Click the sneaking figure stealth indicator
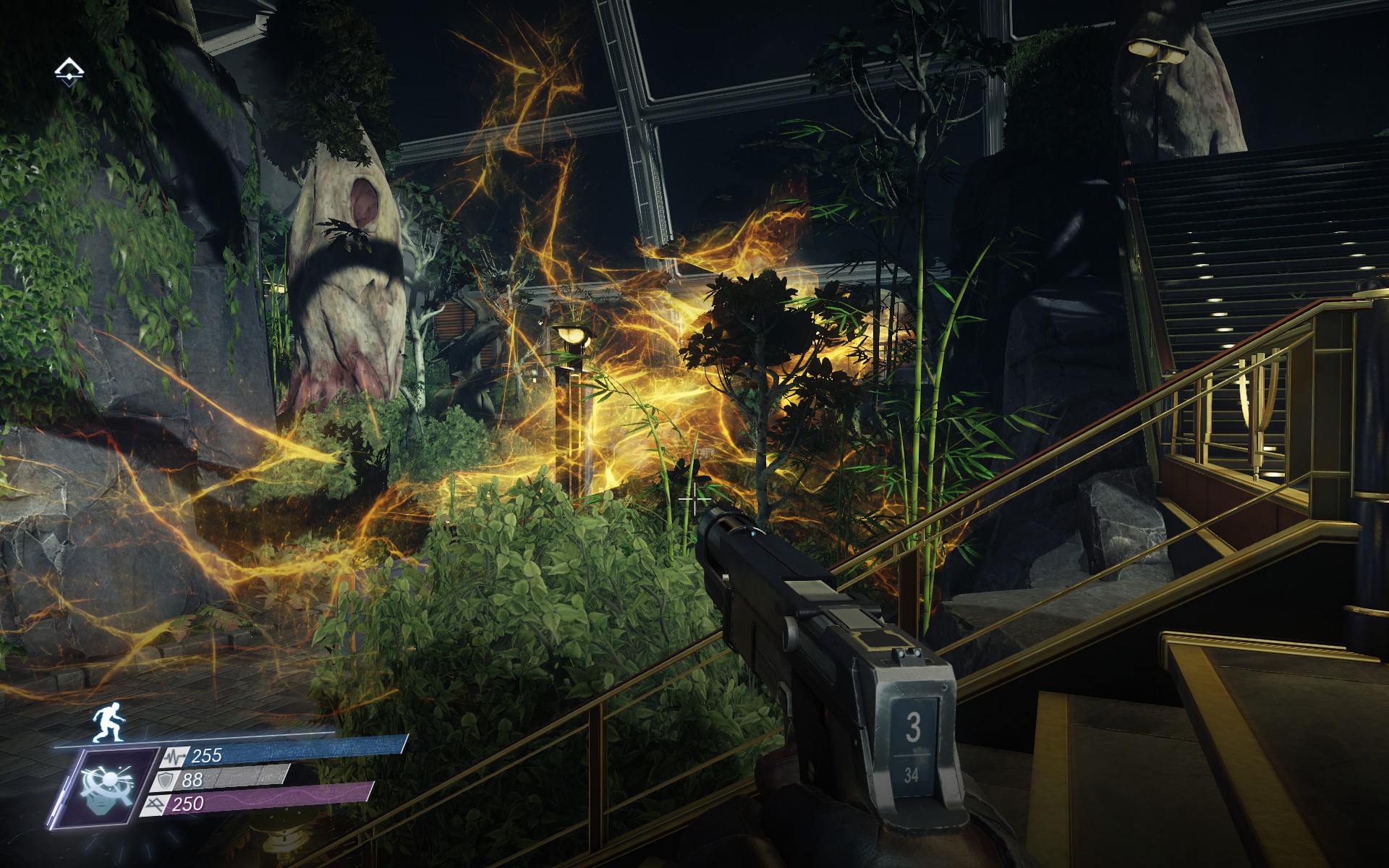This screenshot has width=1389, height=868. [107, 720]
